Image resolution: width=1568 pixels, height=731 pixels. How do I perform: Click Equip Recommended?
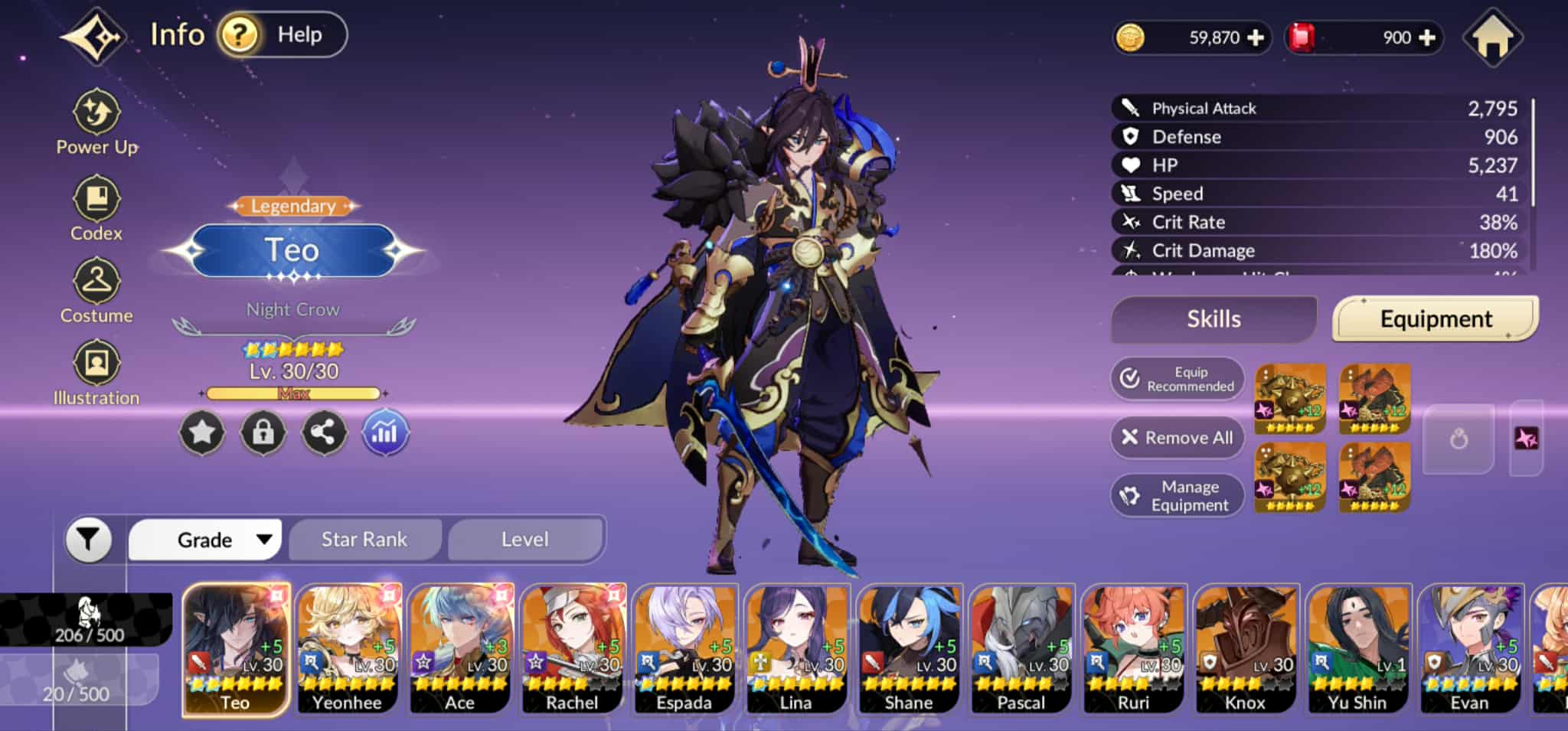point(1178,379)
